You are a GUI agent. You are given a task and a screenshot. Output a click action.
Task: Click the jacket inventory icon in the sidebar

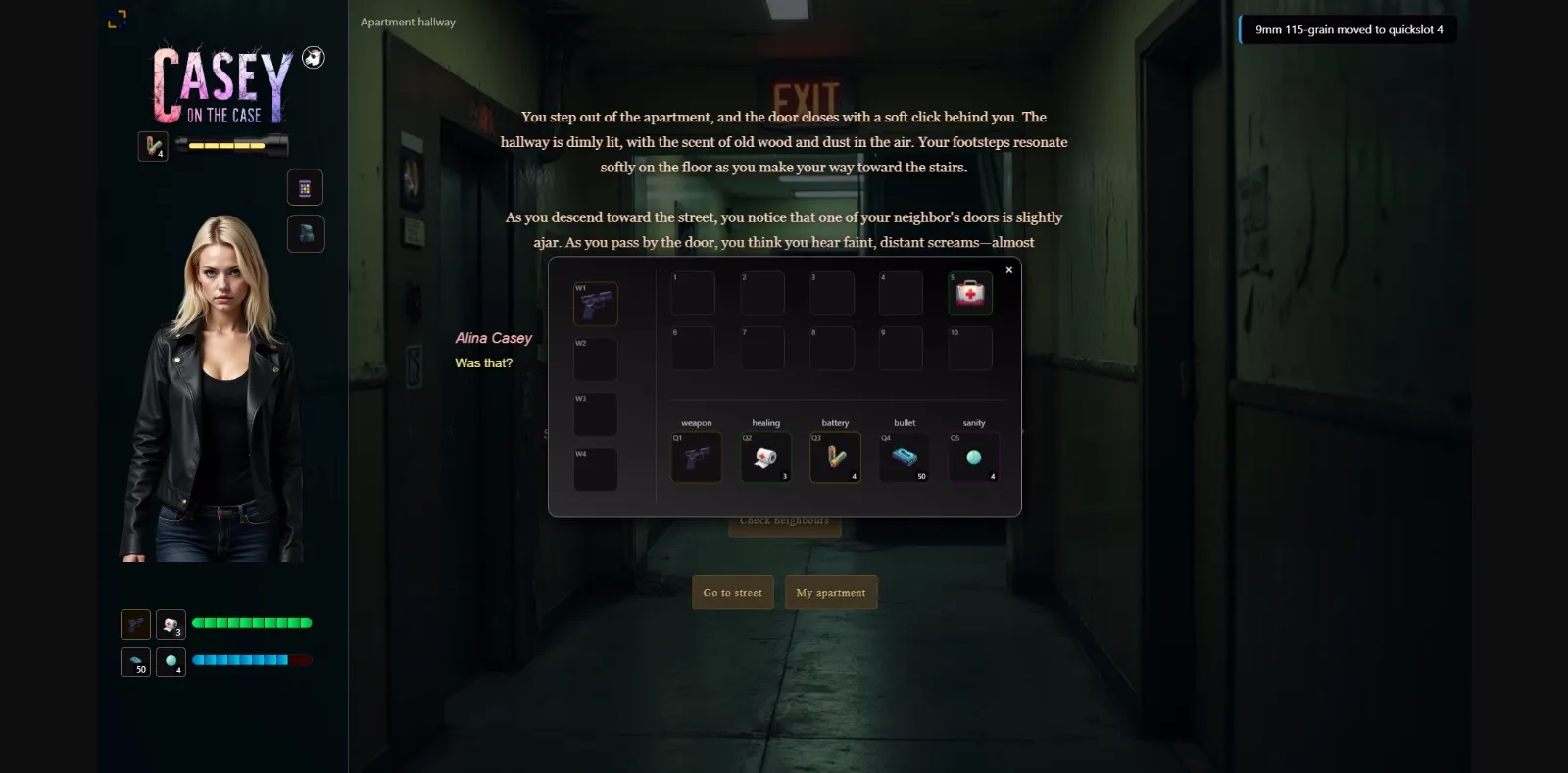[306, 233]
